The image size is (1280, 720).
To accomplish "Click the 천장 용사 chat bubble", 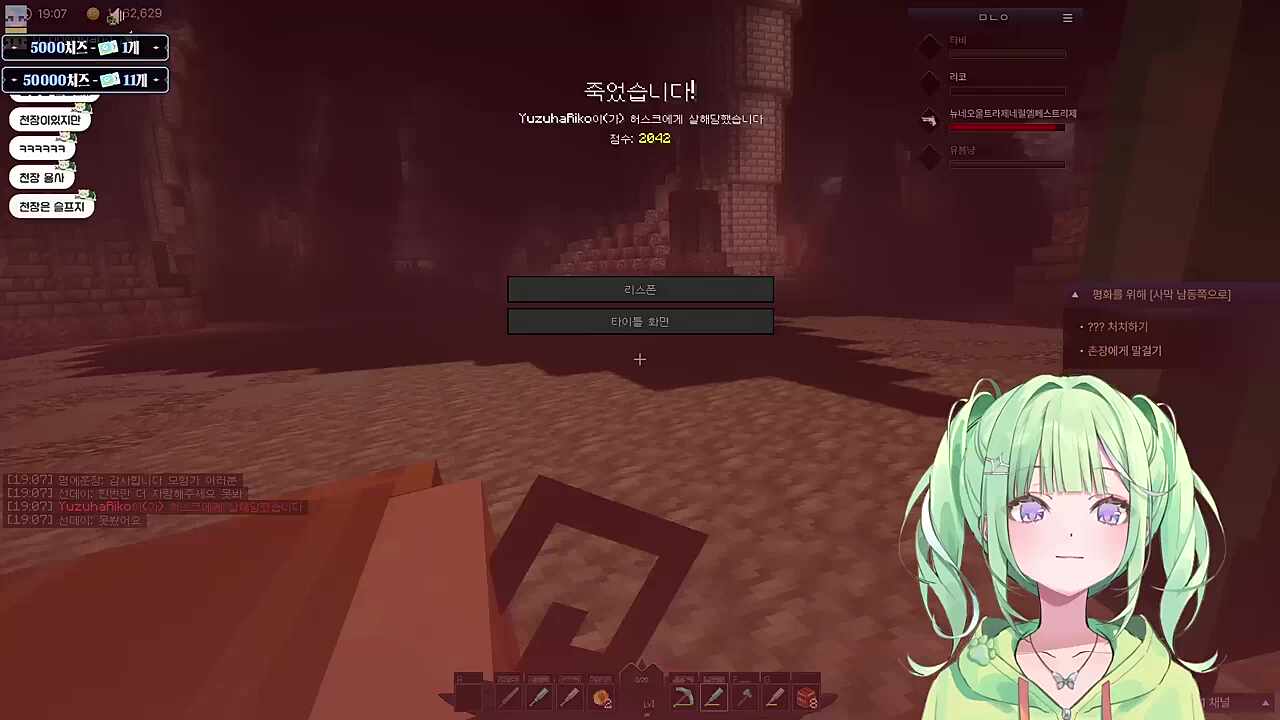I will tap(42, 177).
